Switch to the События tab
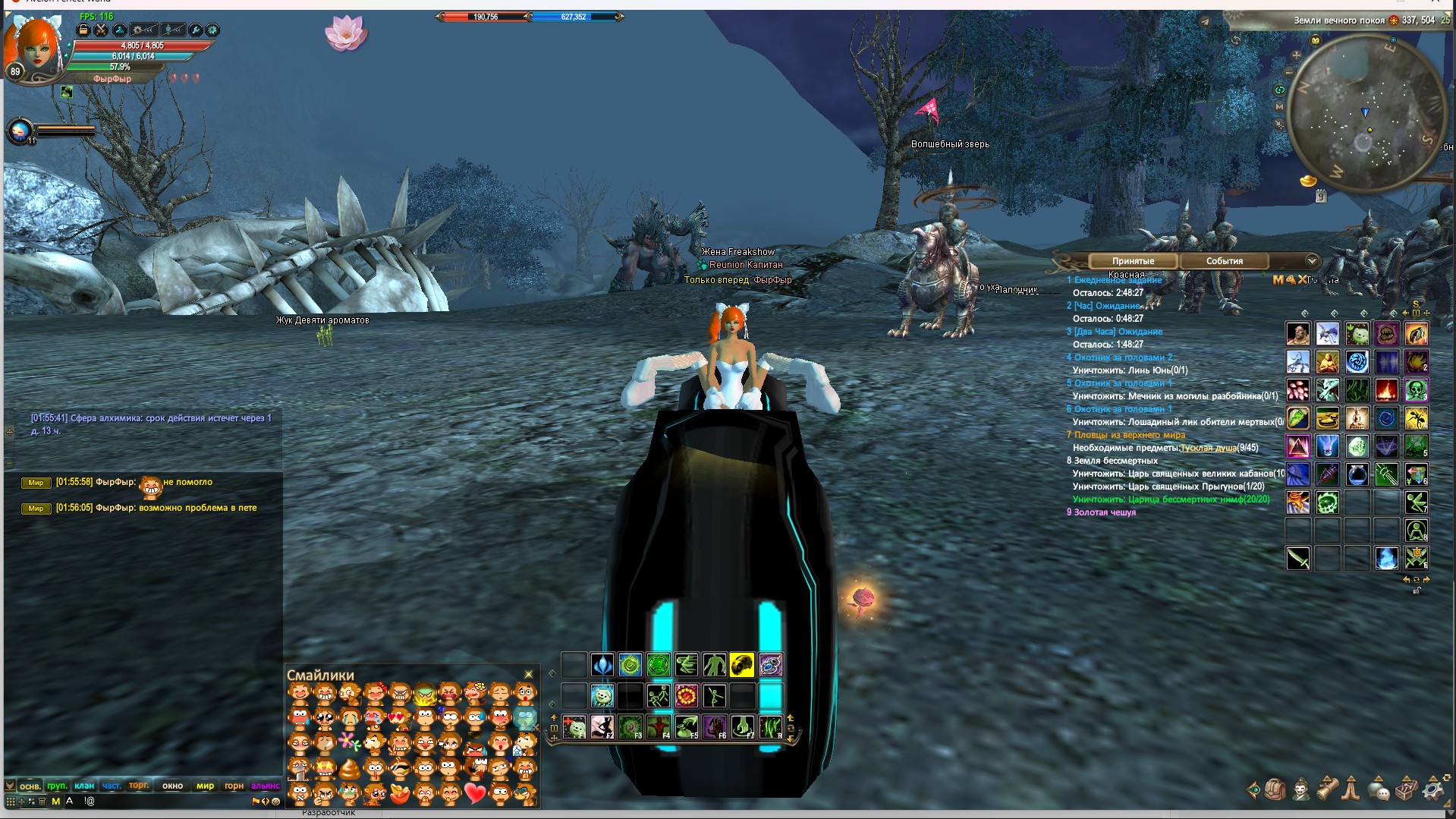 [1224, 261]
